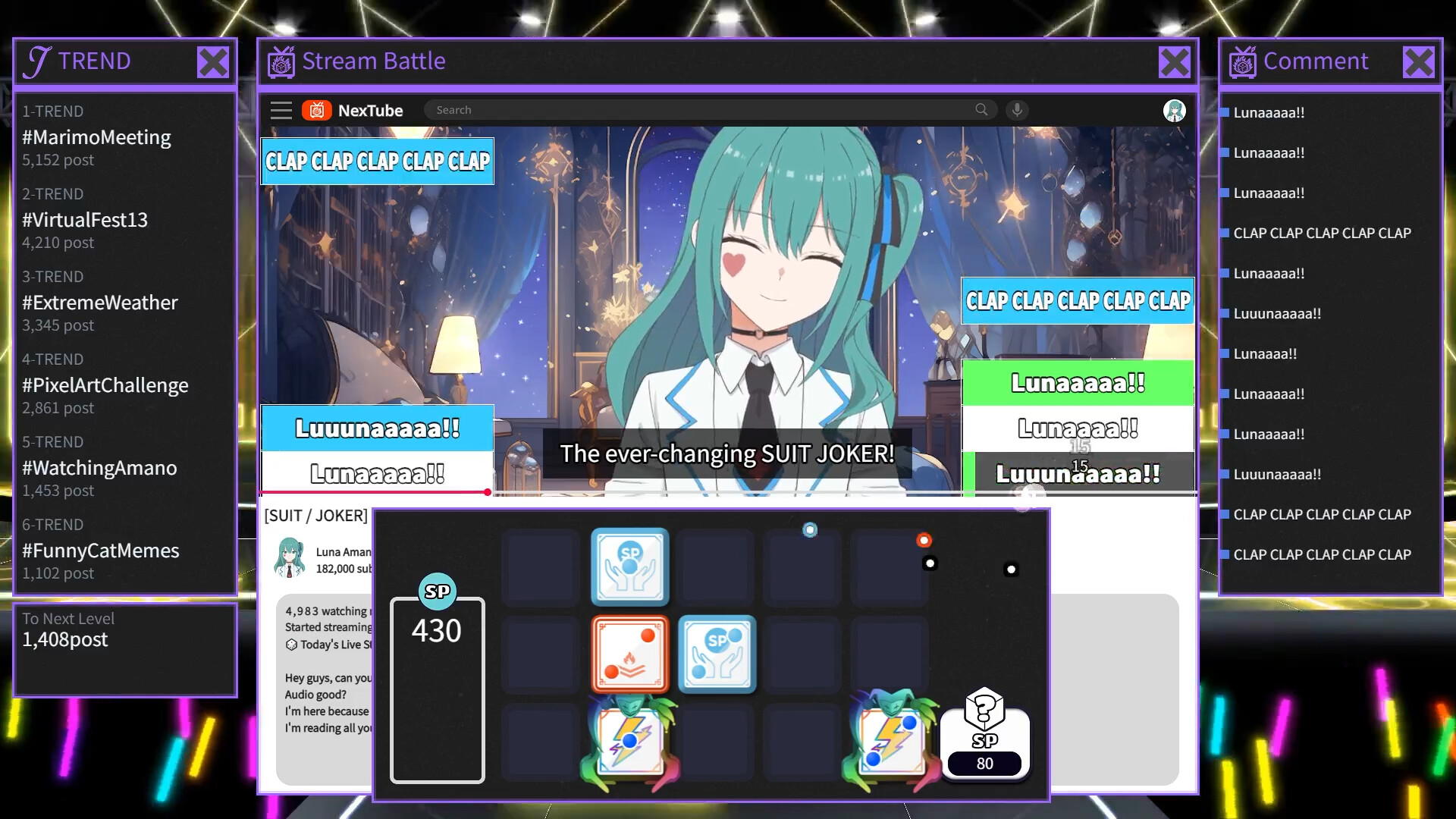Pick the right lightning joker card
Image resolution: width=1456 pixels, height=819 pixels.
pyautogui.click(x=891, y=739)
